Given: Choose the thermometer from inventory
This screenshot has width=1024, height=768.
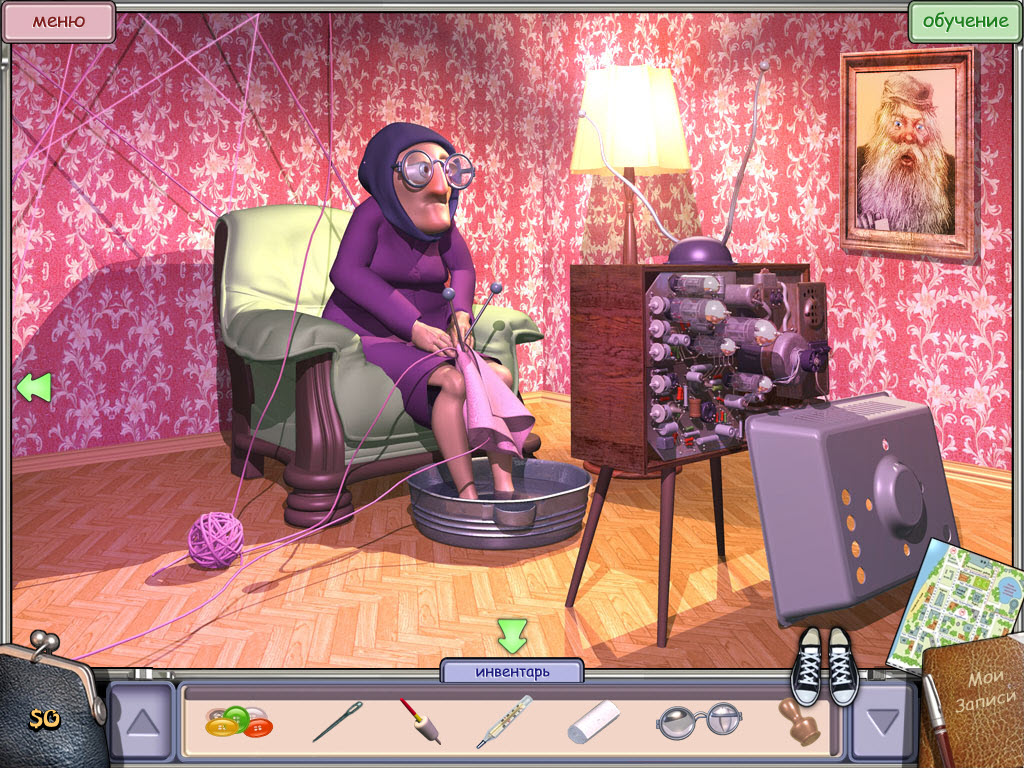Looking at the screenshot, I should point(503,722).
